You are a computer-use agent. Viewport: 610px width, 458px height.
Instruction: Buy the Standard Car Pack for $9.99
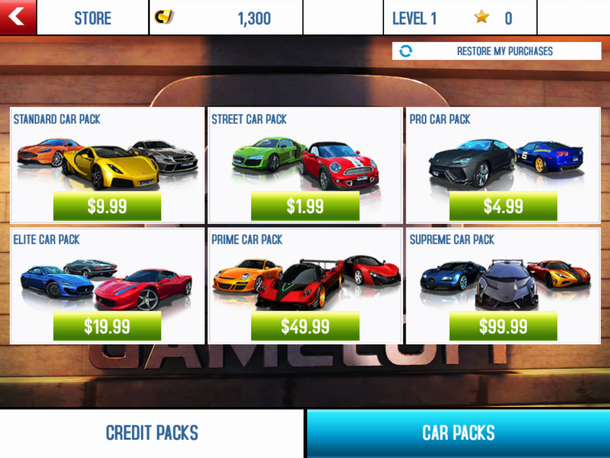pos(107,206)
